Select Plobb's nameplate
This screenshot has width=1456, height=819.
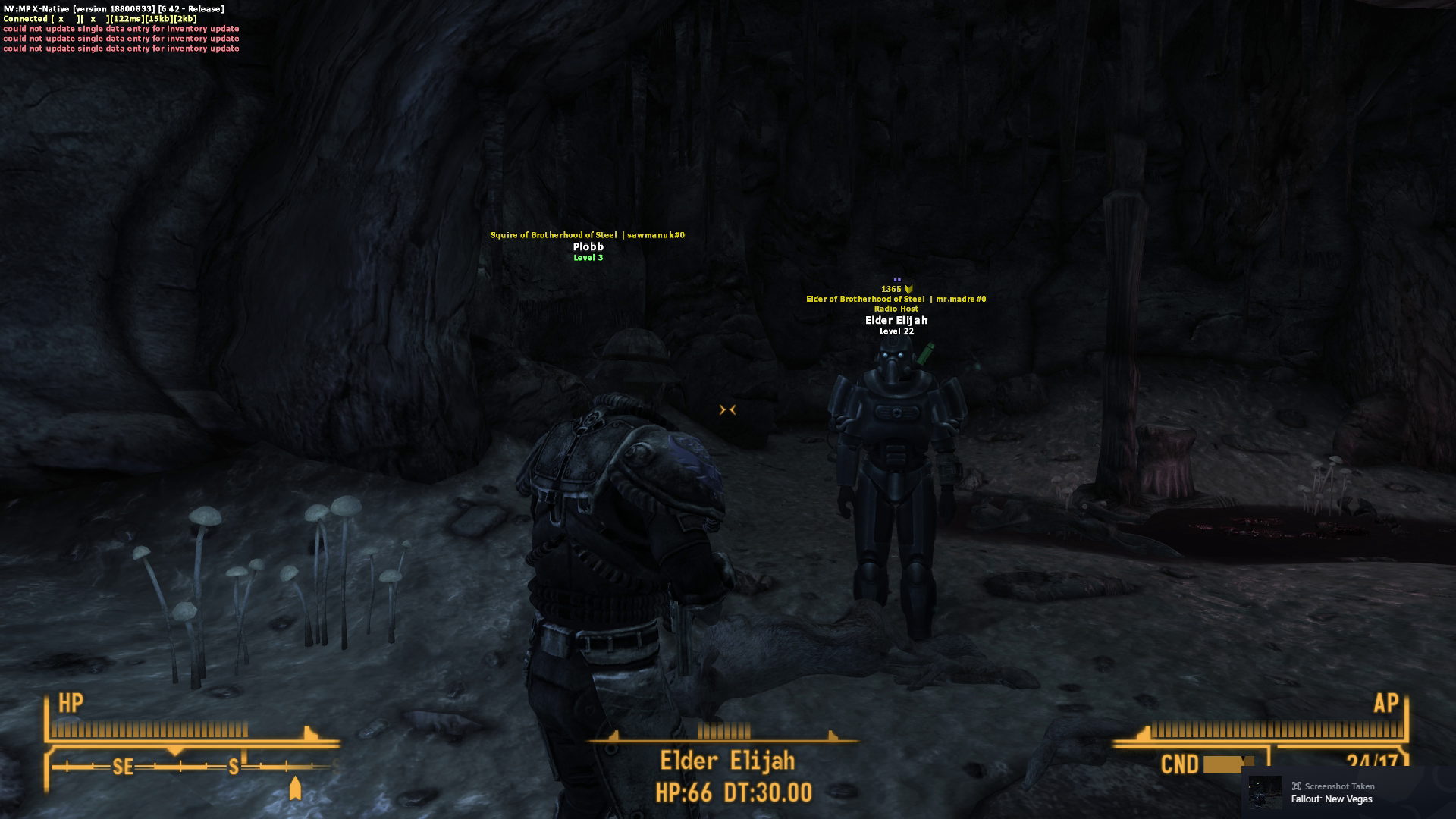coord(588,246)
